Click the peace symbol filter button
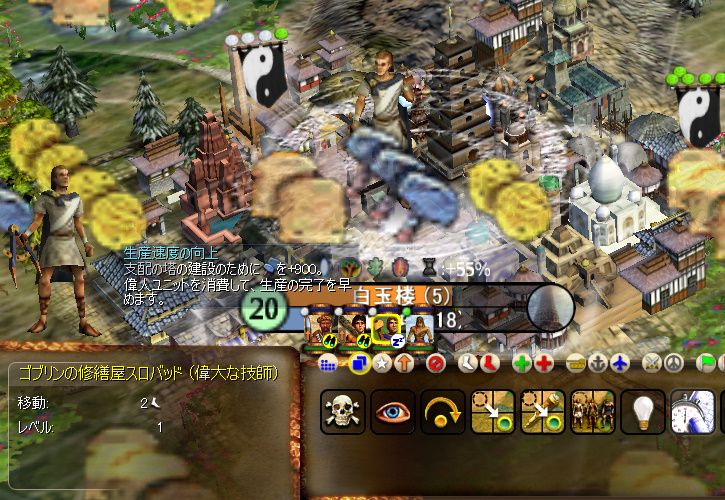 674,363
